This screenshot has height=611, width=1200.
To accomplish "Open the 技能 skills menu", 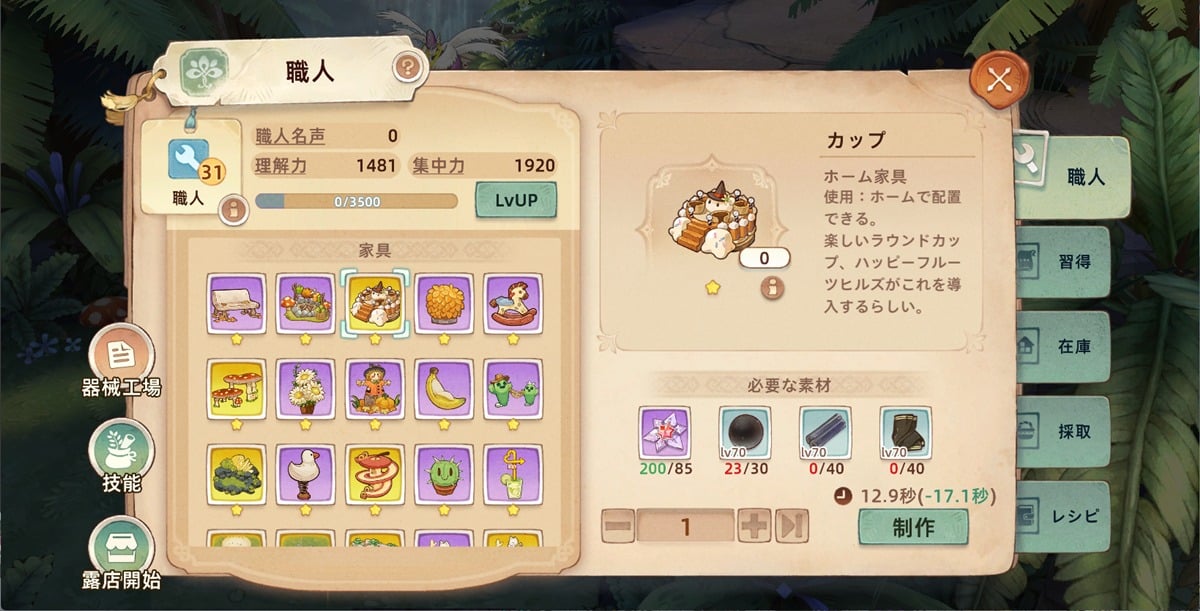I will 121,454.
